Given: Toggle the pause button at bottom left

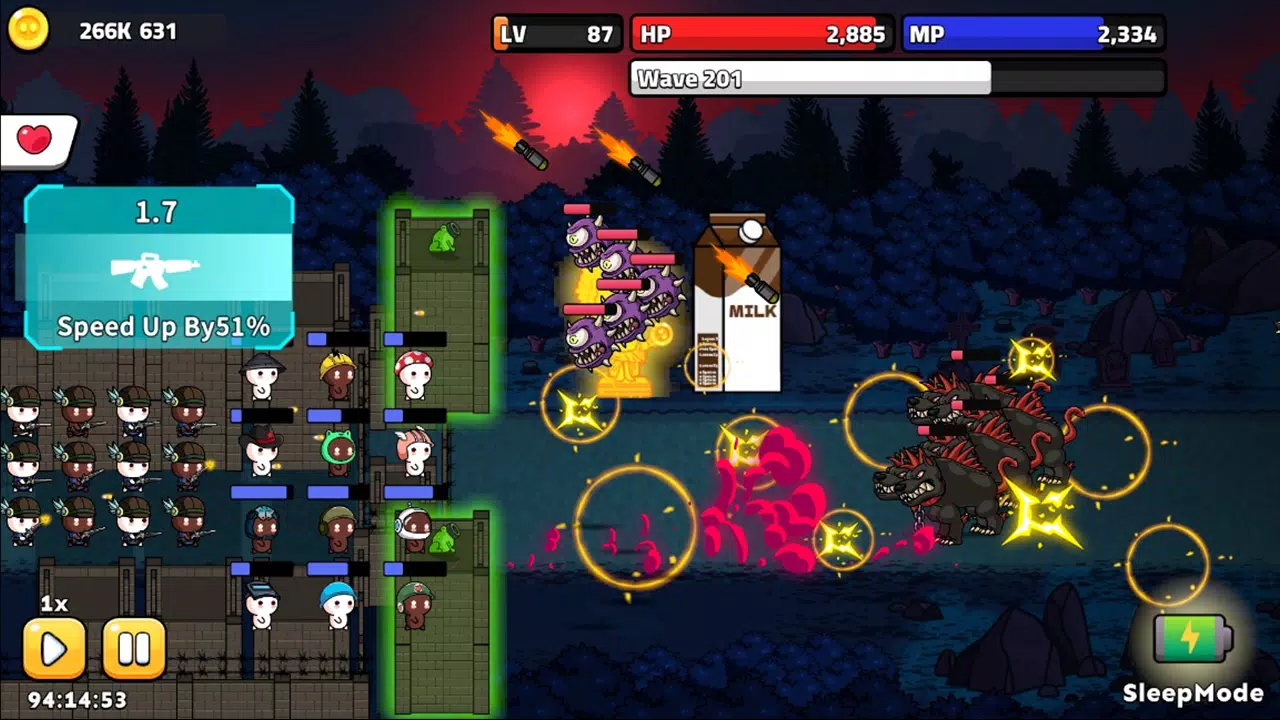Looking at the screenshot, I should point(134,648).
